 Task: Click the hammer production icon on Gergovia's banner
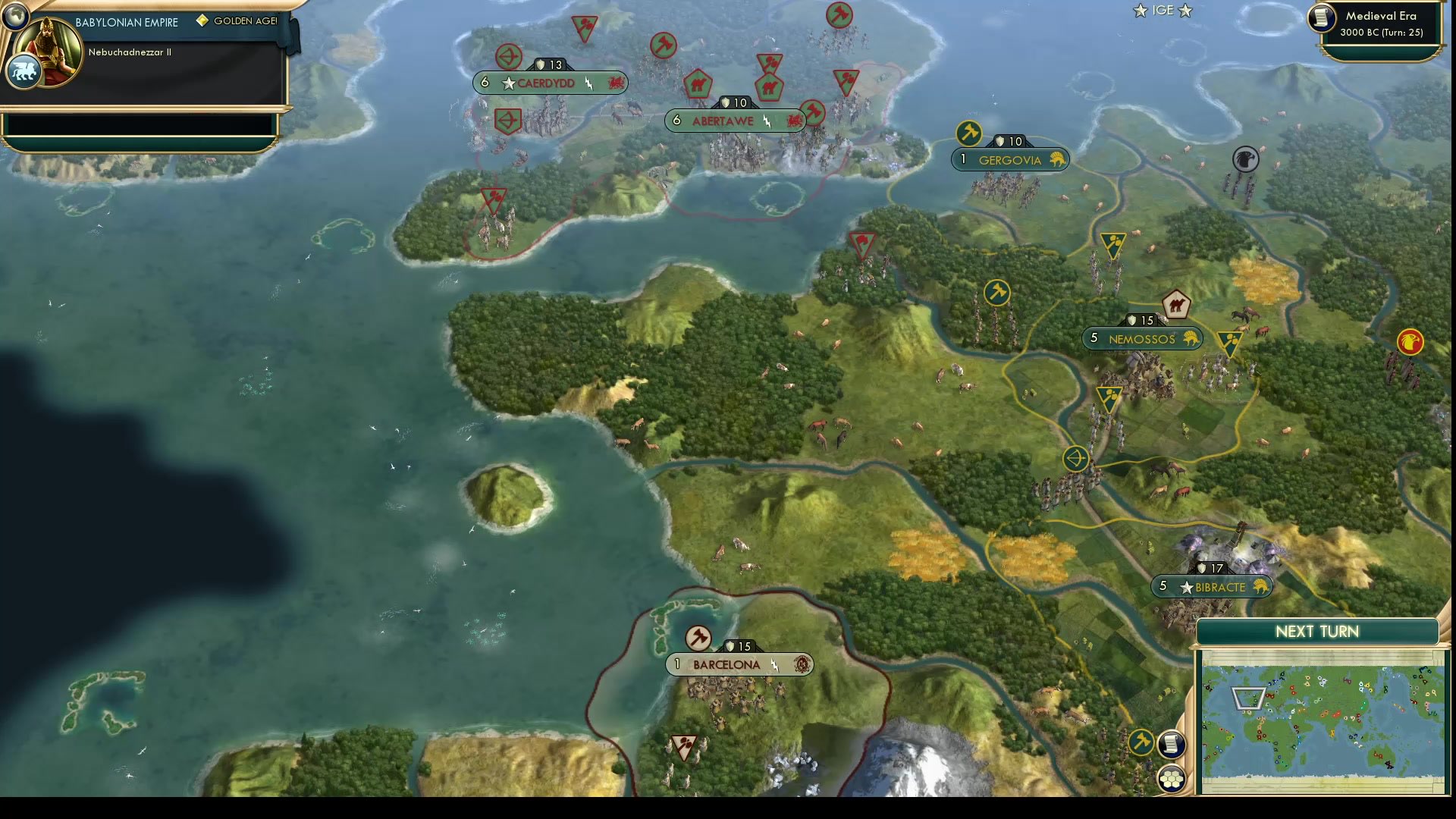pos(969,133)
